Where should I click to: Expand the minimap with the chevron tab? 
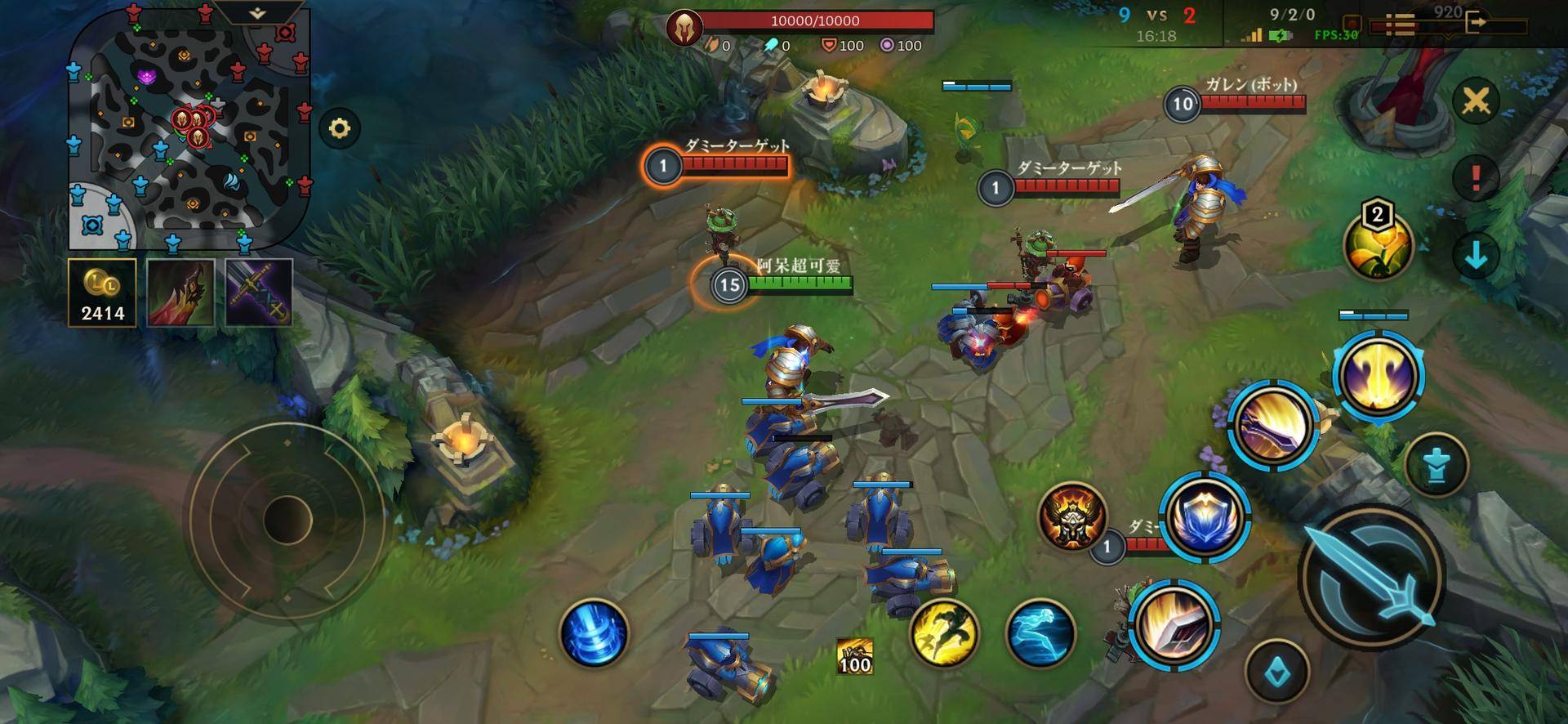point(256,14)
